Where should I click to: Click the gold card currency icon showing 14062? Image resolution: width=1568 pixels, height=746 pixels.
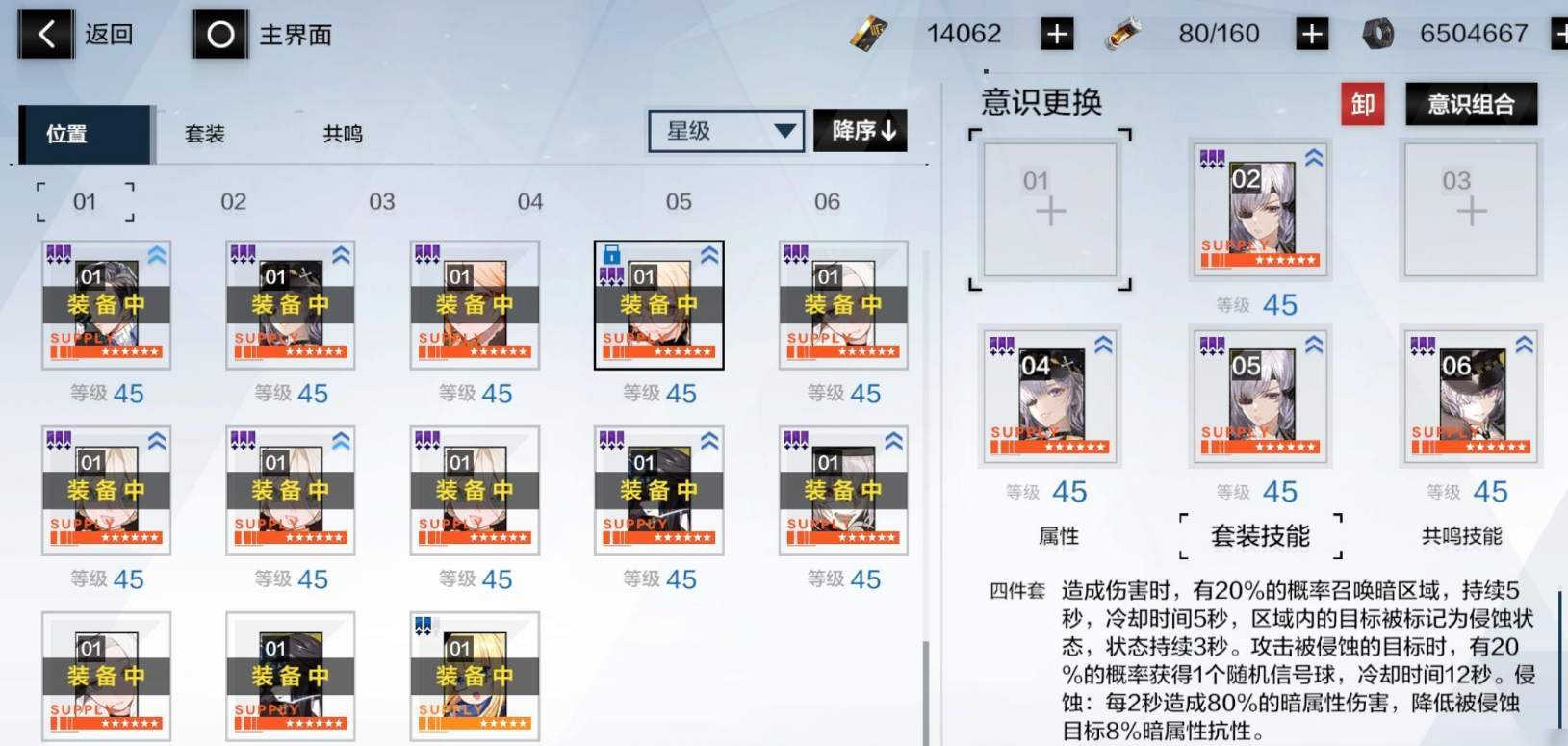pos(867,33)
